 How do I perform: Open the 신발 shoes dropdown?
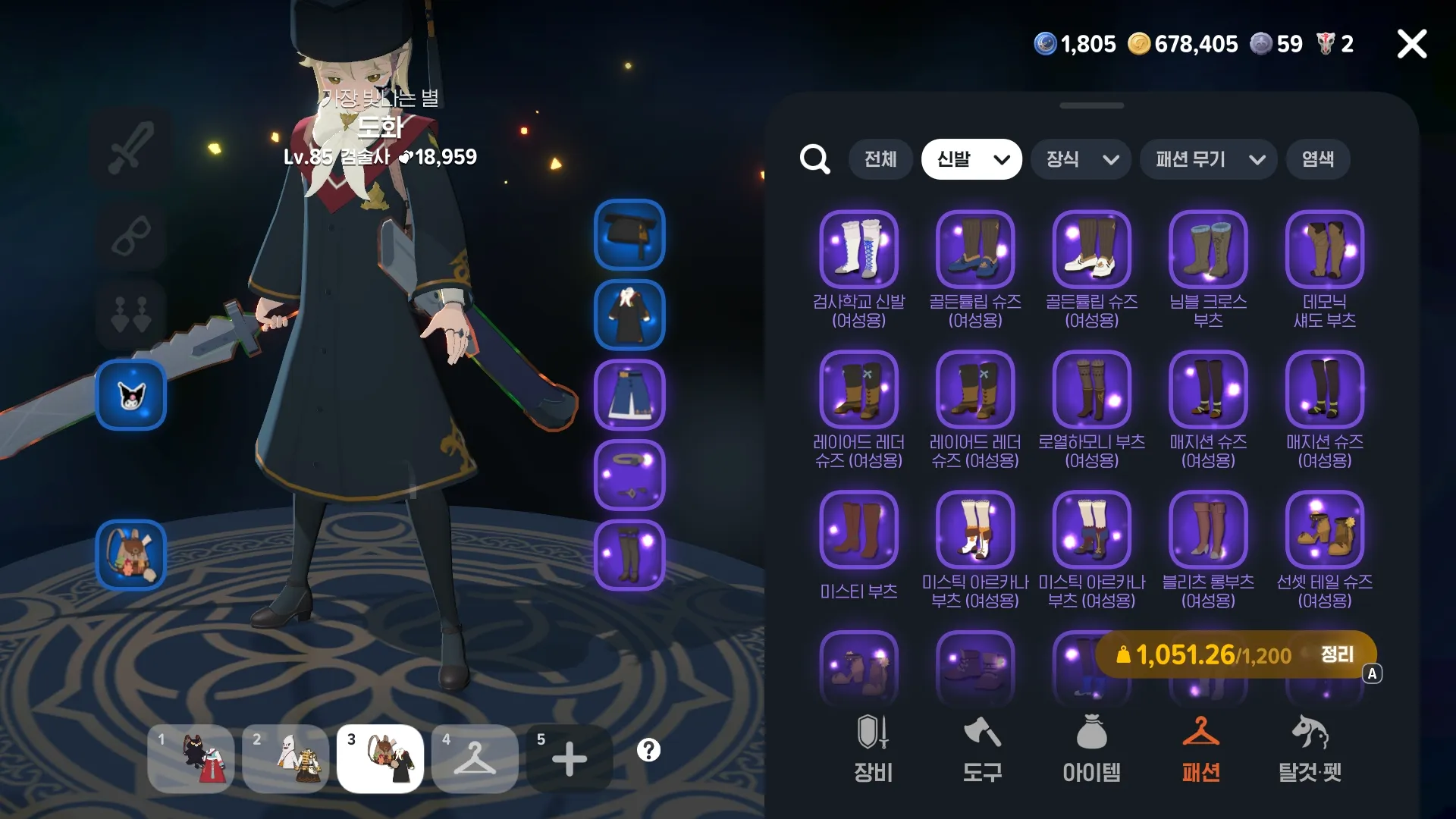point(971,159)
